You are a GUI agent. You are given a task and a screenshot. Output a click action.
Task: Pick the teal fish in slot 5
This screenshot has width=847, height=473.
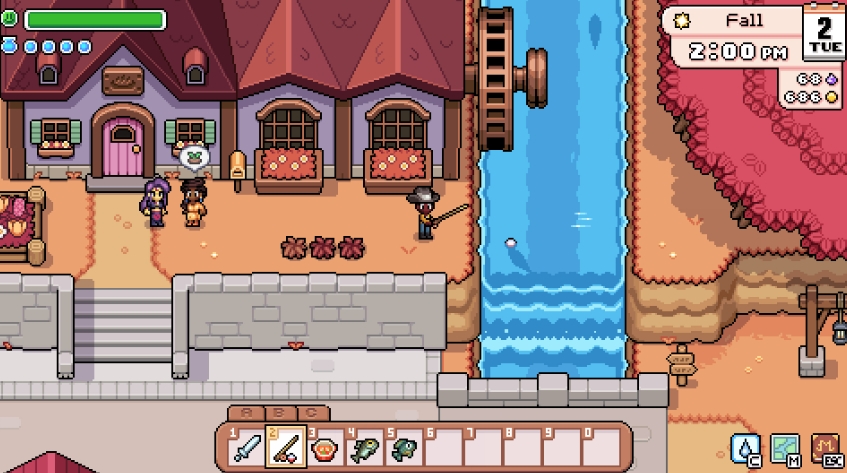pos(405,447)
